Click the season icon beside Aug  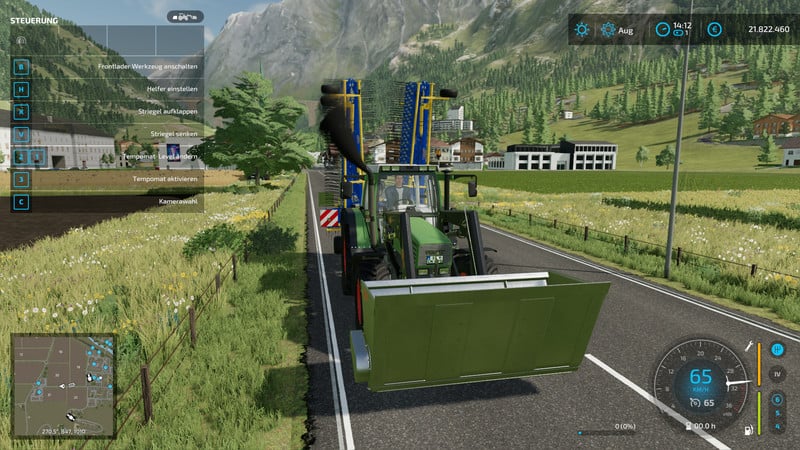point(606,30)
